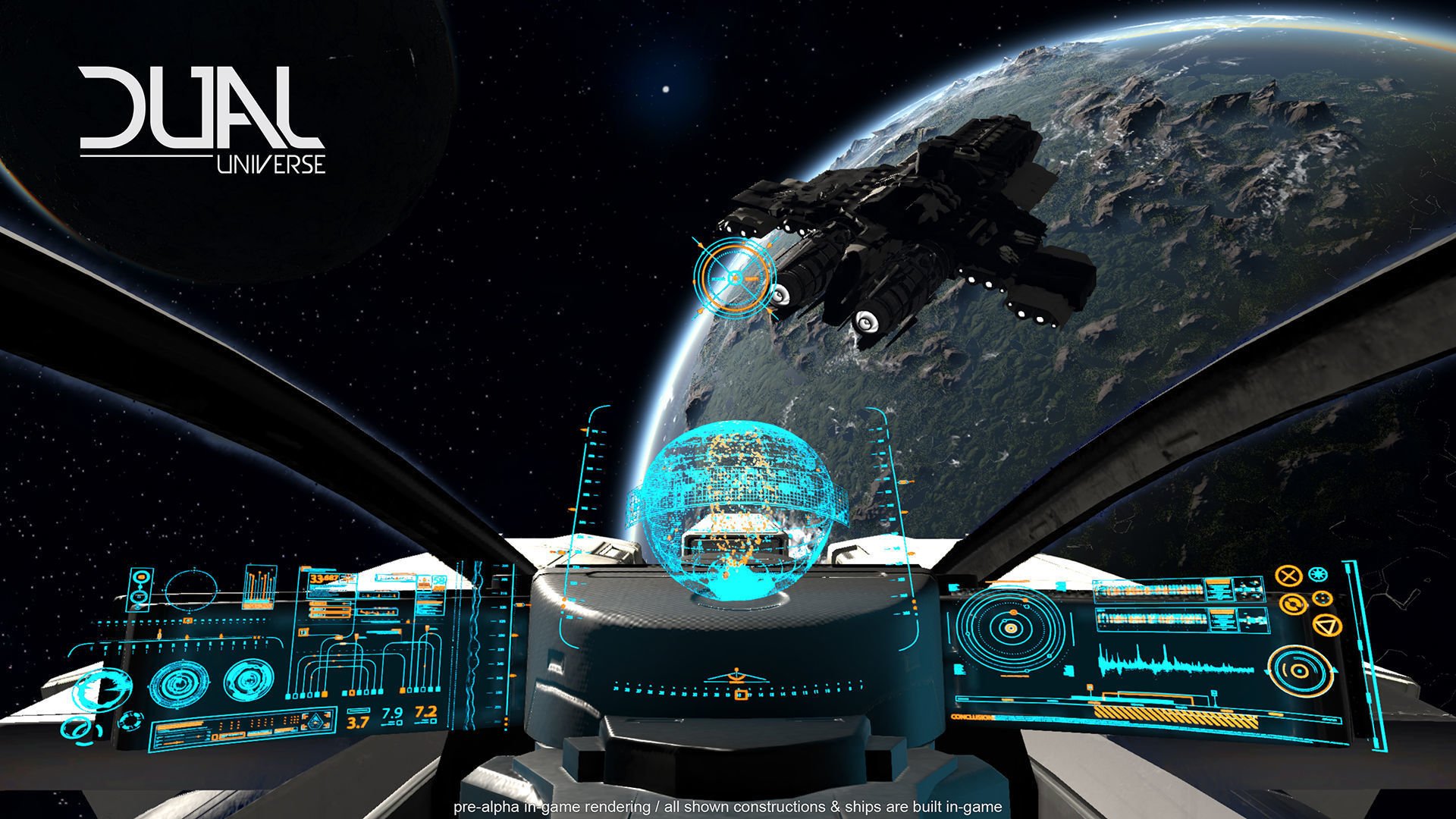Activate the circular refresh icon on right console
1456x819 pixels.
click(x=1293, y=604)
